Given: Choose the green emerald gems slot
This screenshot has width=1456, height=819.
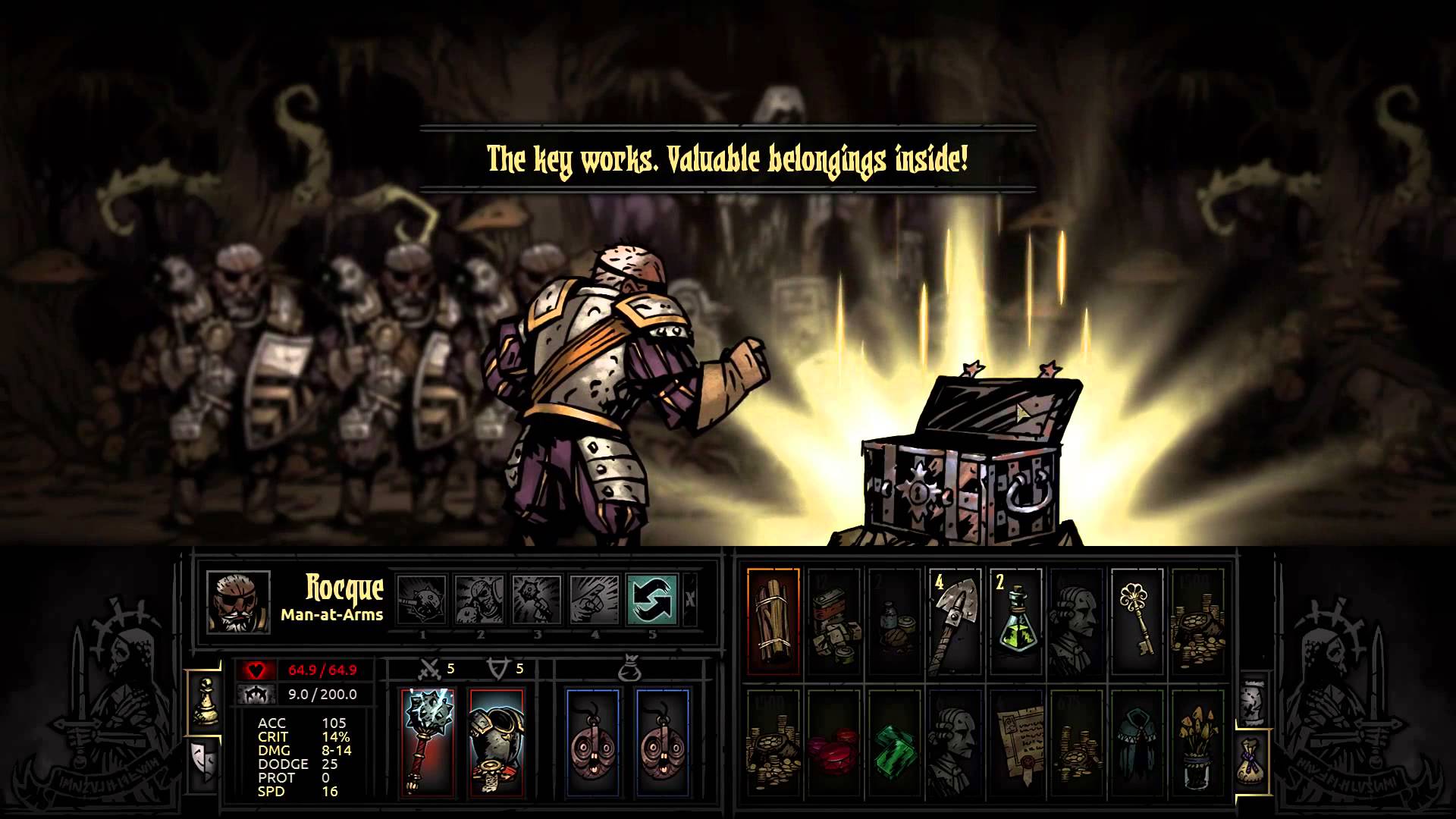Looking at the screenshot, I should 895,742.
